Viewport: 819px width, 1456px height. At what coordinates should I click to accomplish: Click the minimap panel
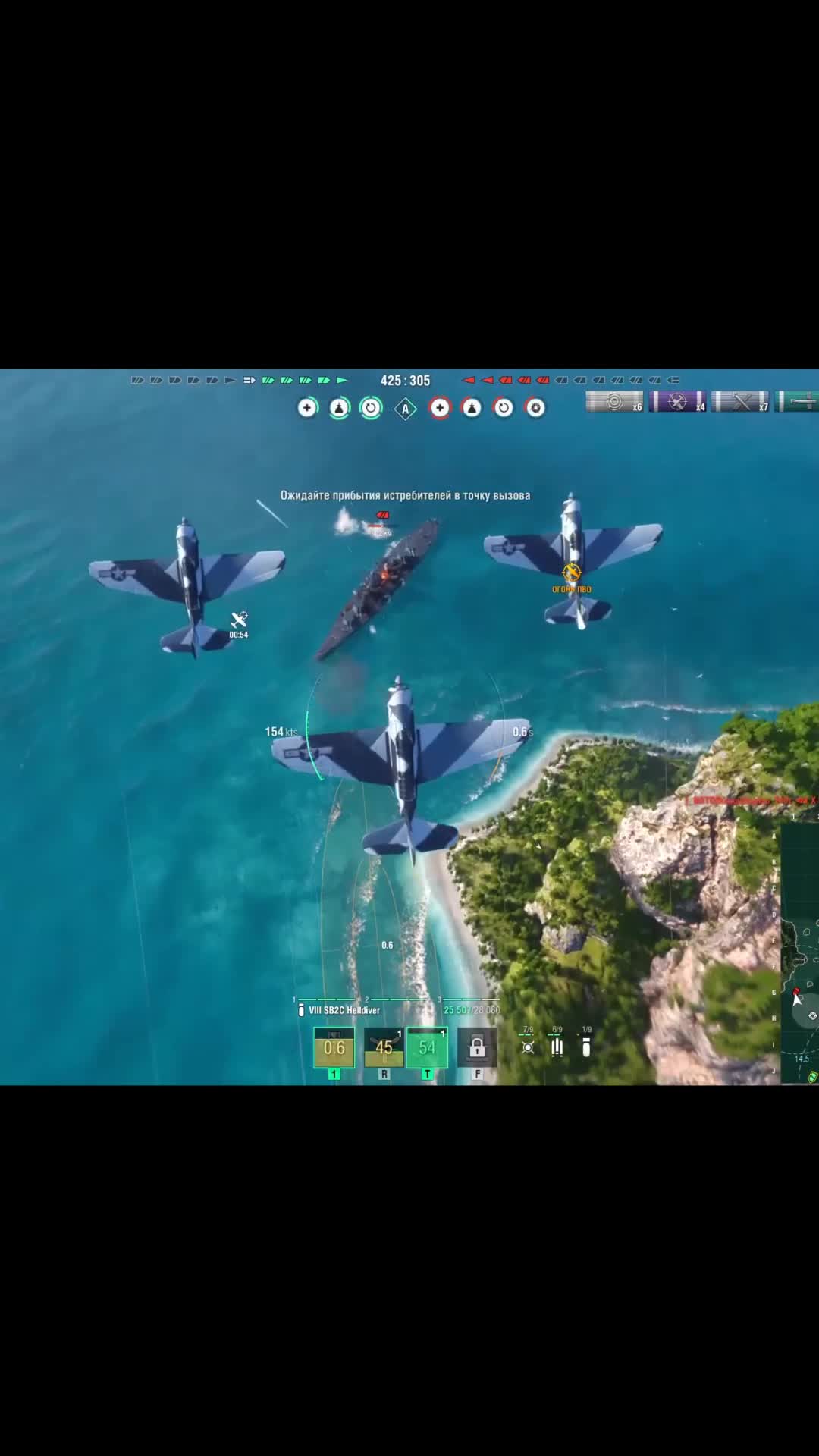tap(799, 954)
